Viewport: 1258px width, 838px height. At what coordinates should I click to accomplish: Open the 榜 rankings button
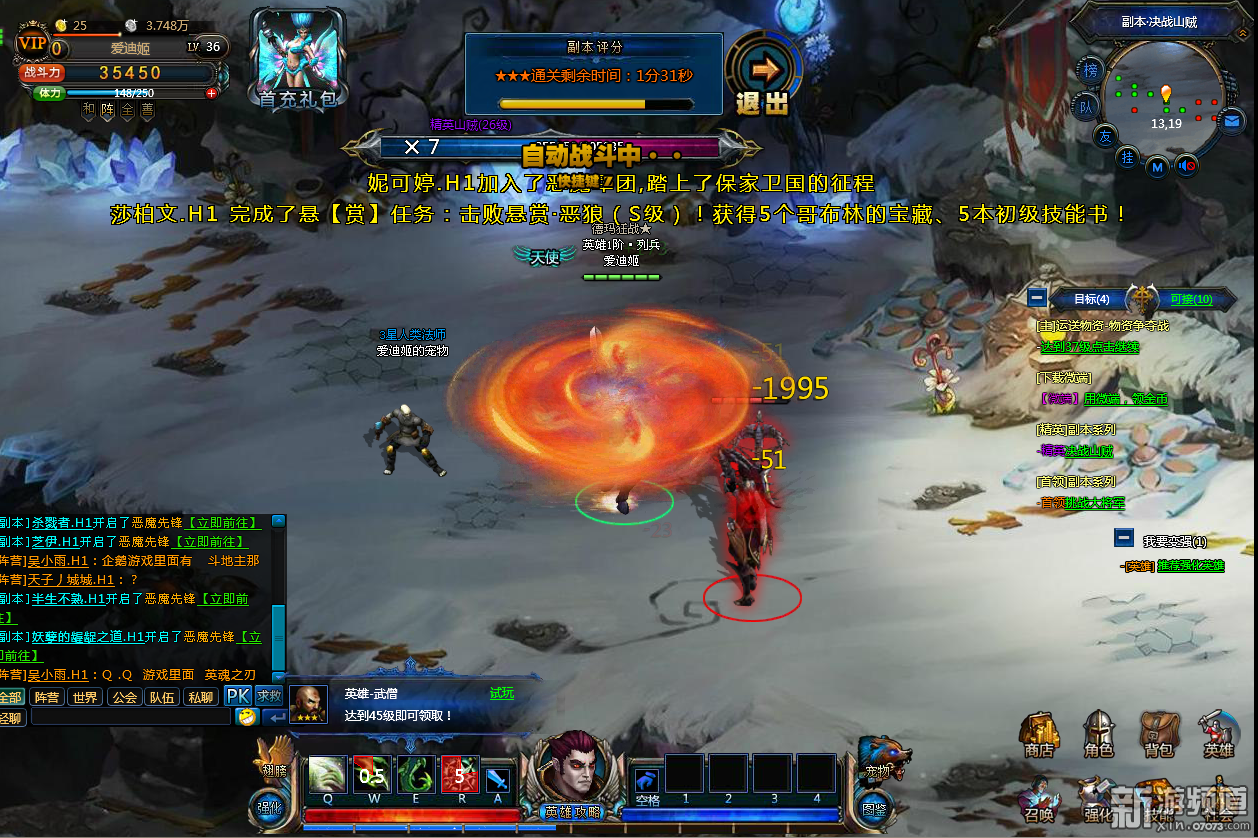1090,70
